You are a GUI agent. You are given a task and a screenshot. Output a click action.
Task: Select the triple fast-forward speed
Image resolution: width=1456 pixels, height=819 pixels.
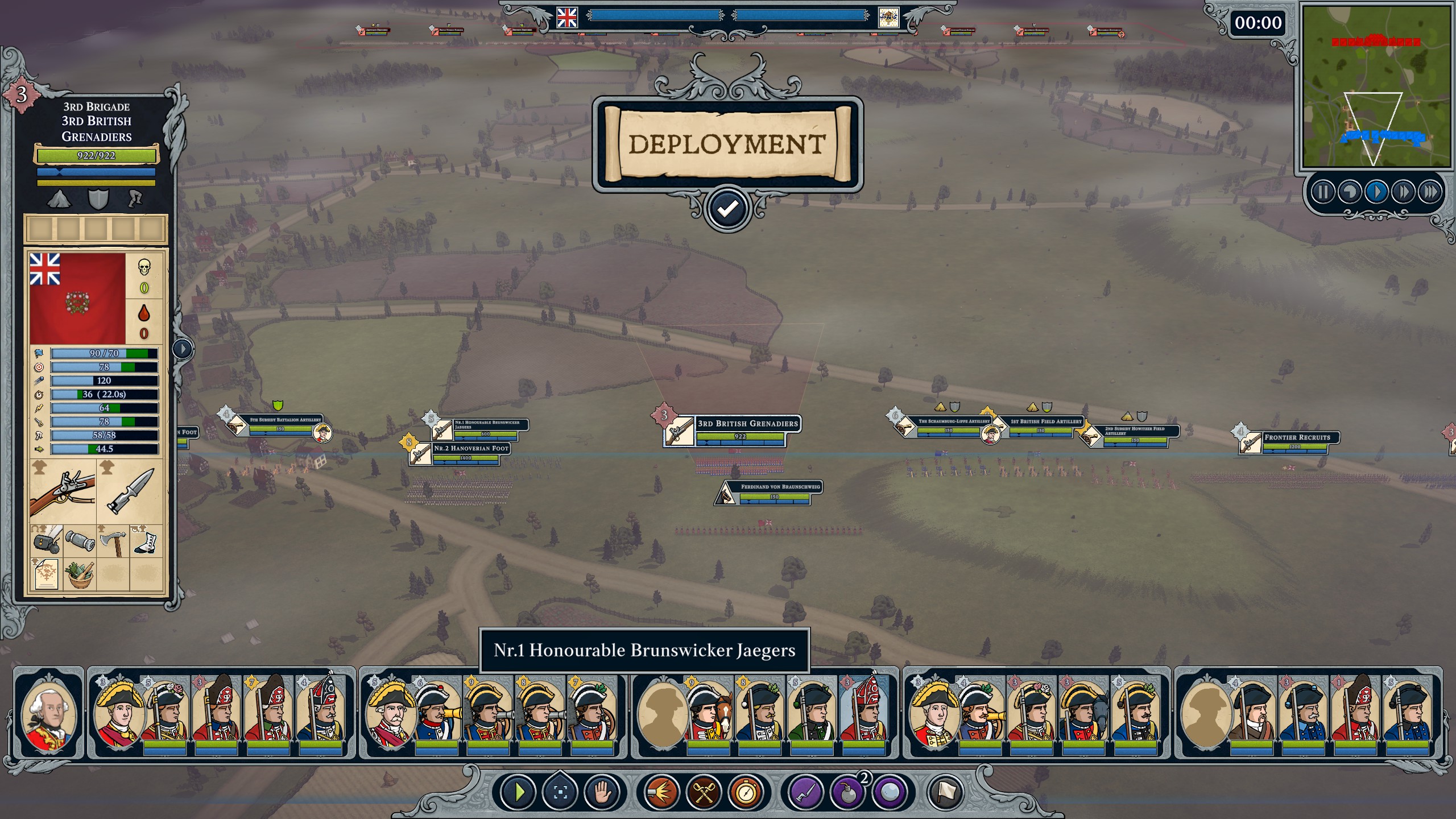[1430, 192]
